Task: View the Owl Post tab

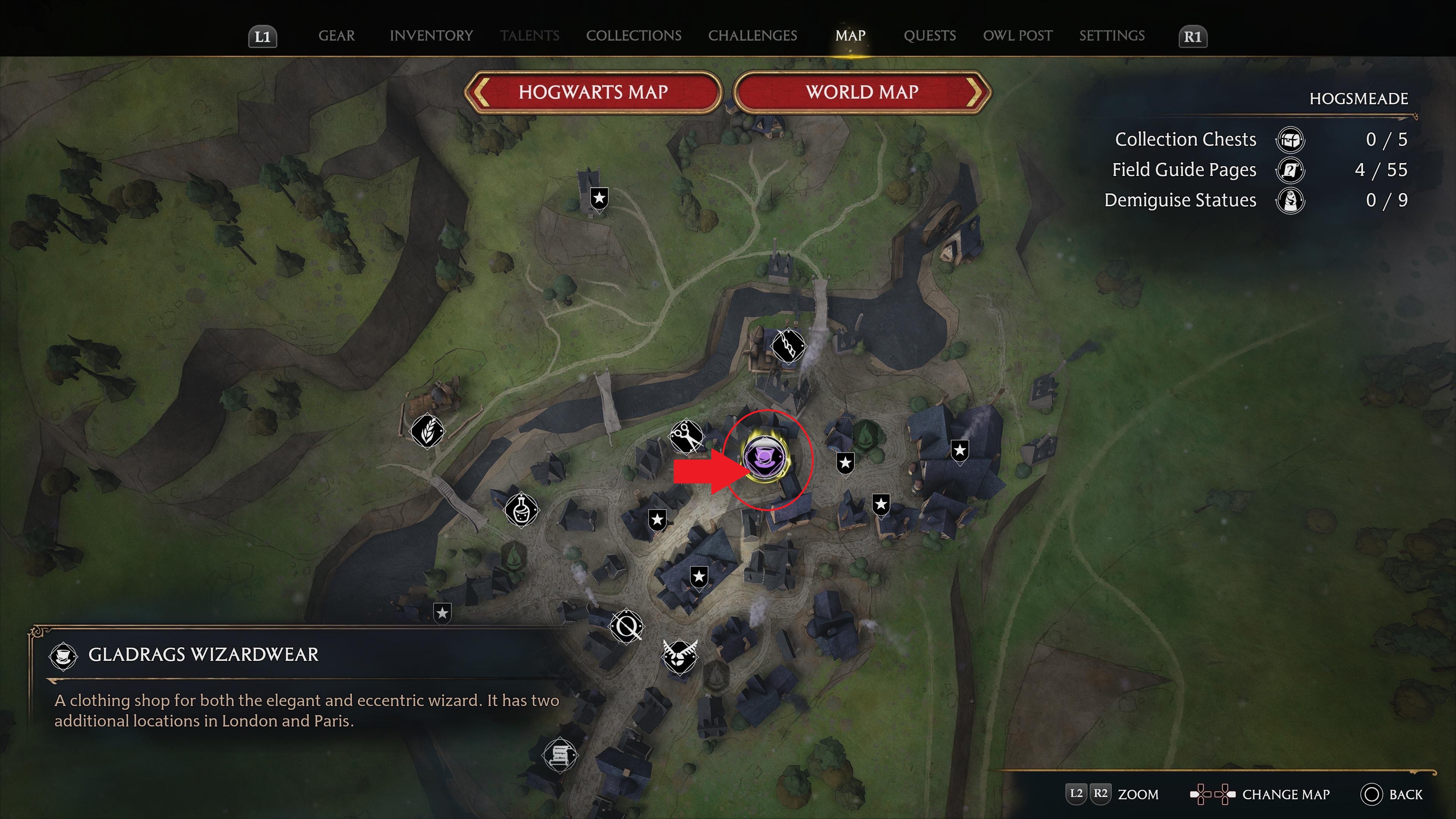Action: point(1017,36)
